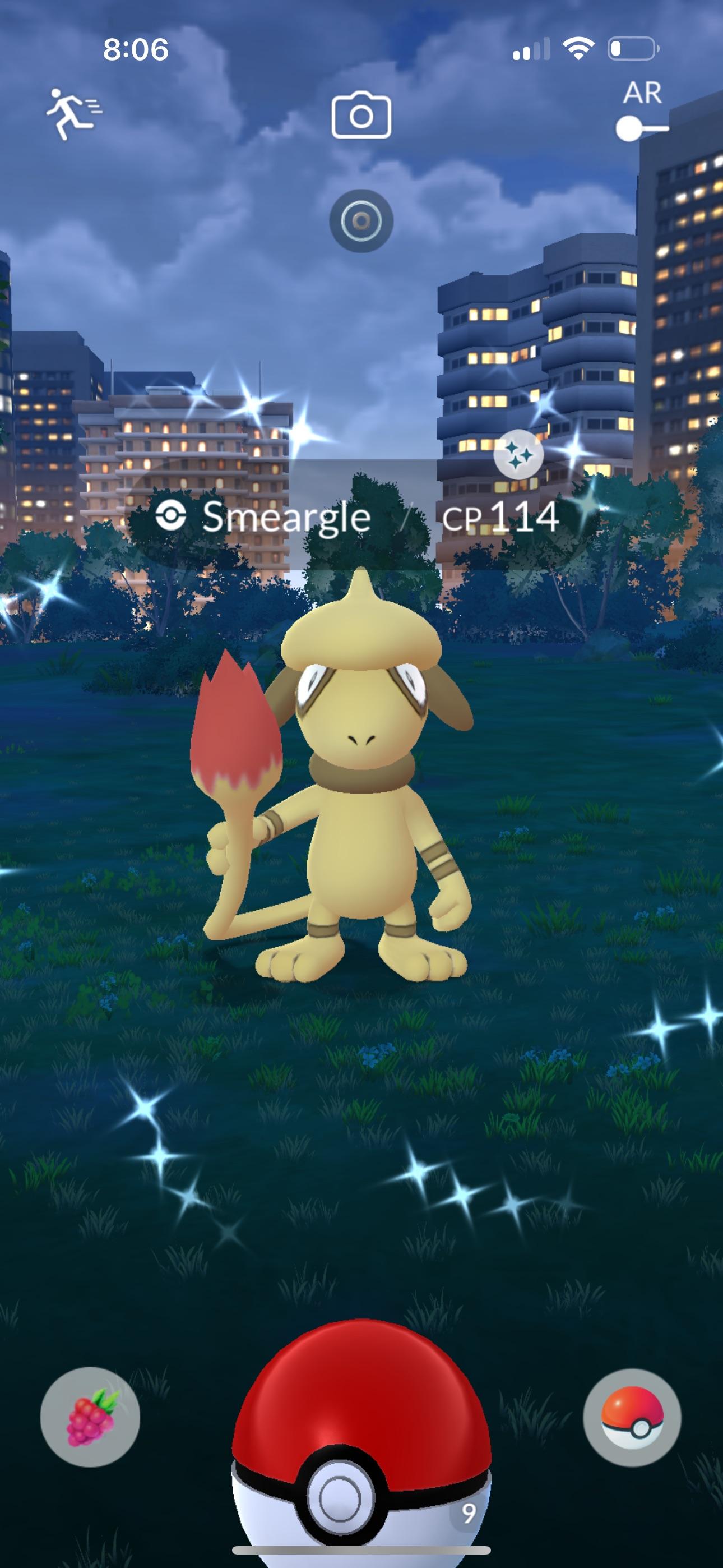Tap the target ring above Smeargle
The height and width of the screenshot is (1568, 723).
[361, 222]
